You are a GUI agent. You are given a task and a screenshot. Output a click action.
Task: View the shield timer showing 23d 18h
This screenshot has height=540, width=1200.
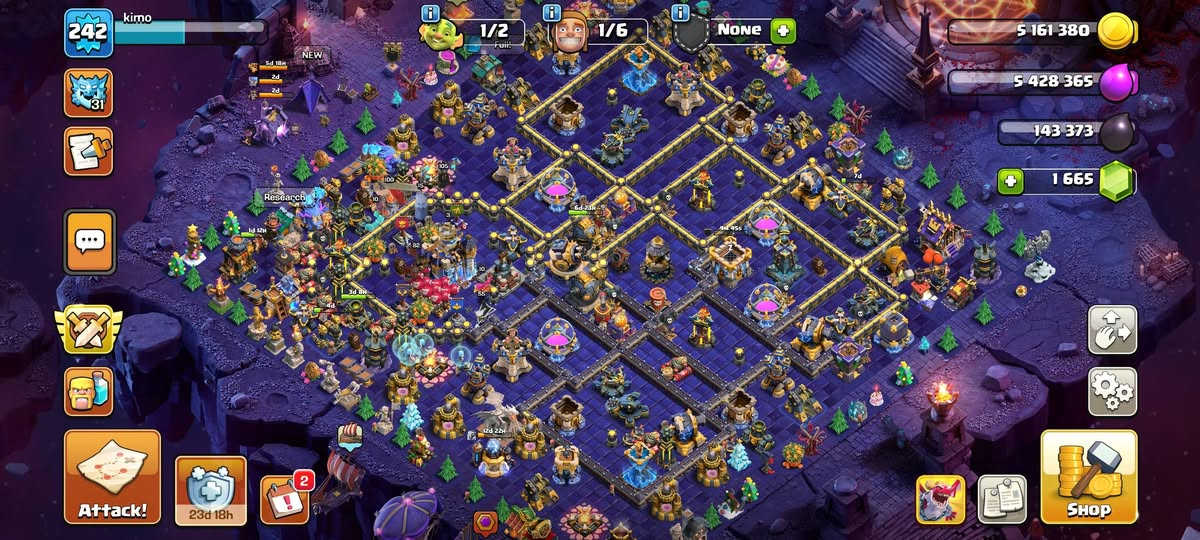[210, 490]
